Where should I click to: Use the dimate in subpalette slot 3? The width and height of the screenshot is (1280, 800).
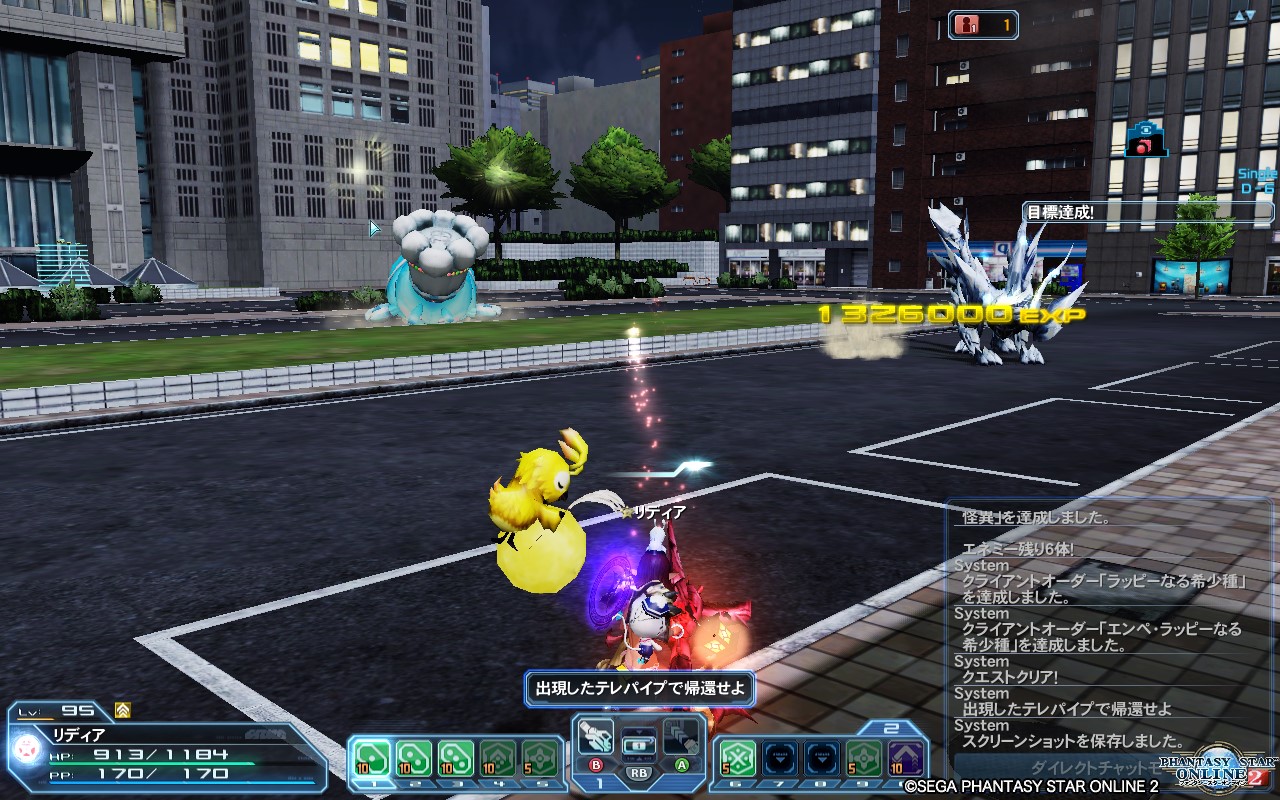pos(455,755)
